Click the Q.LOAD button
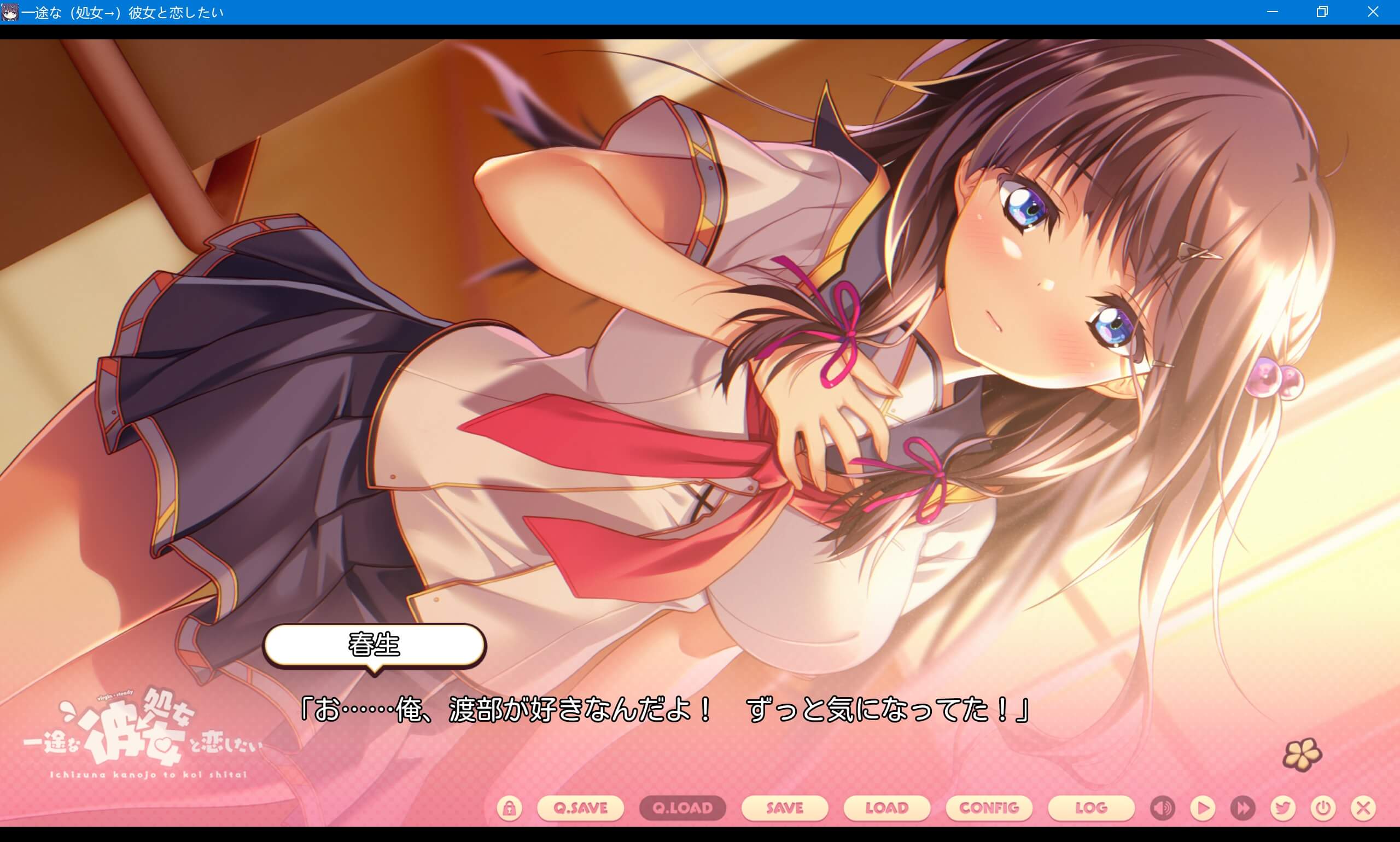The width and height of the screenshot is (1400, 842). (681, 809)
